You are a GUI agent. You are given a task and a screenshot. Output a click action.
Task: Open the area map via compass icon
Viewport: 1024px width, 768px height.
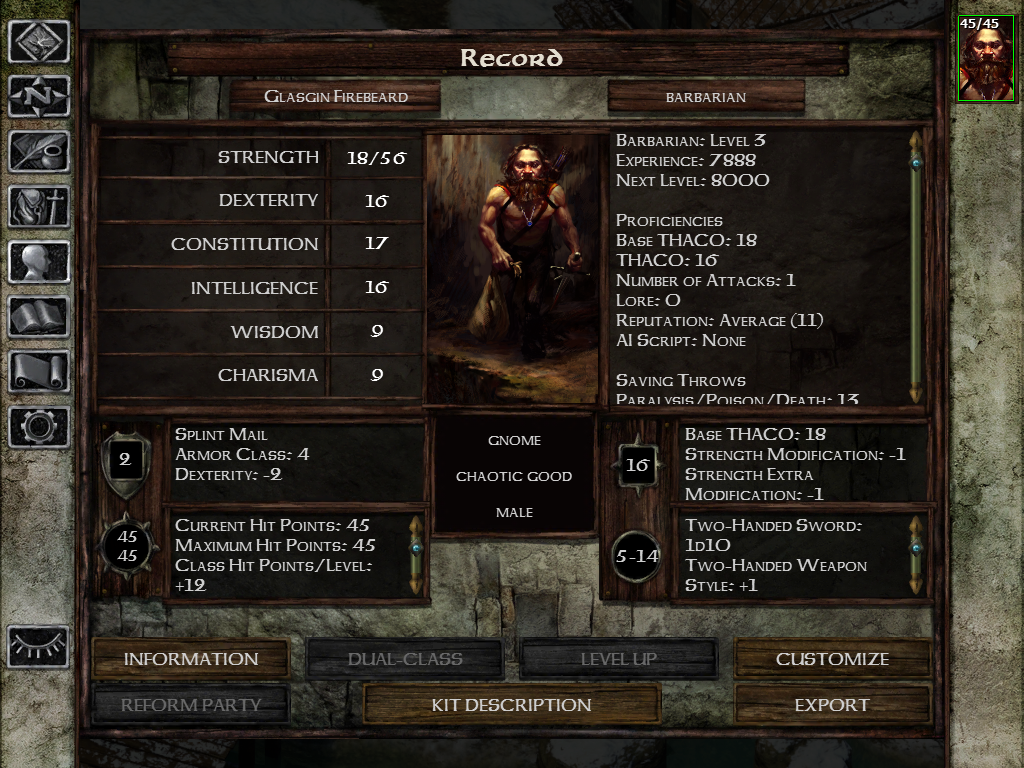click(x=39, y=97)
